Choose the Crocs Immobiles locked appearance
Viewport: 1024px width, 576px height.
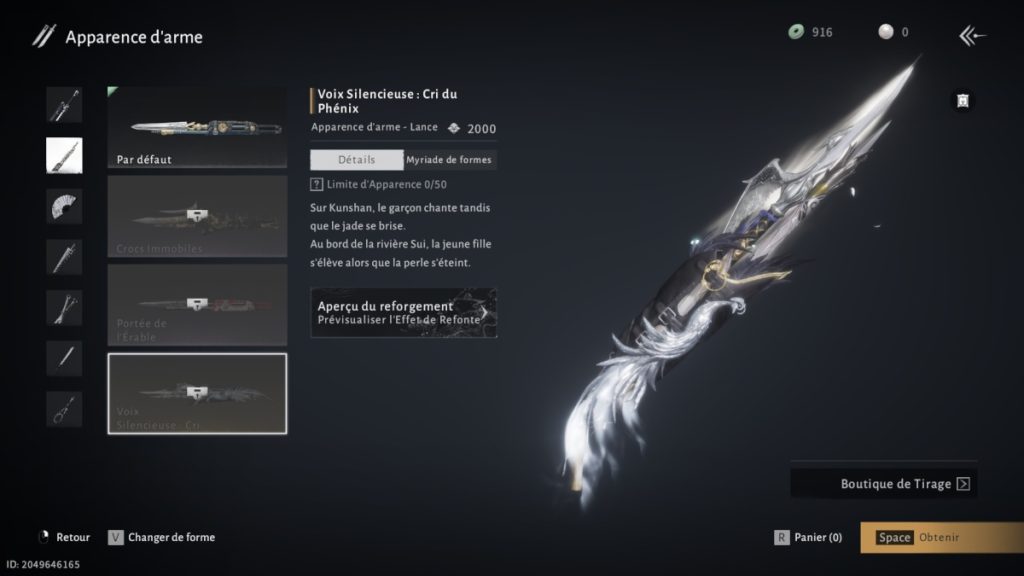point(197,215)
